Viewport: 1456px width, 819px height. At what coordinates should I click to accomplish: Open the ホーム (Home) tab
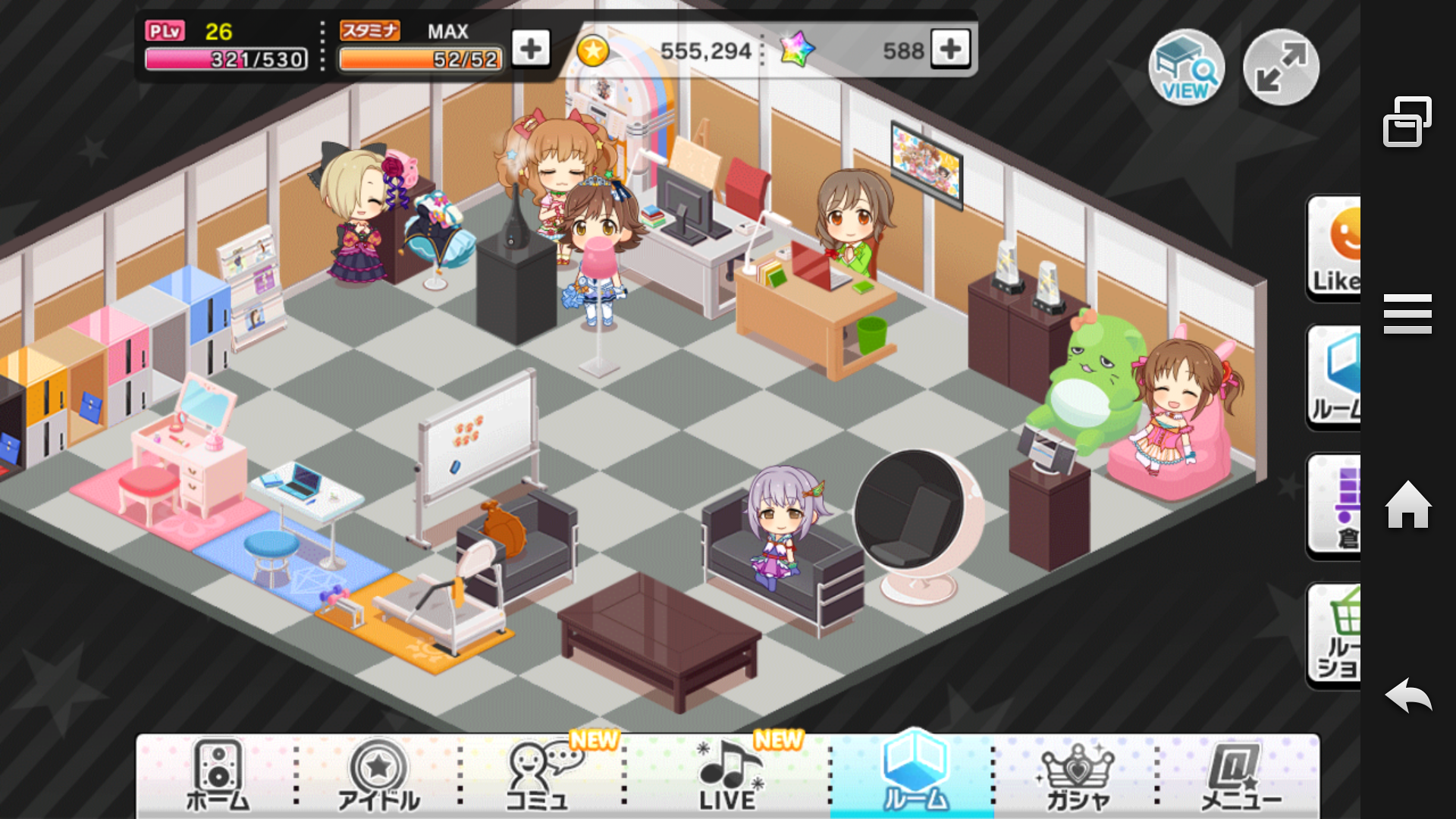[x=218, y=775]
